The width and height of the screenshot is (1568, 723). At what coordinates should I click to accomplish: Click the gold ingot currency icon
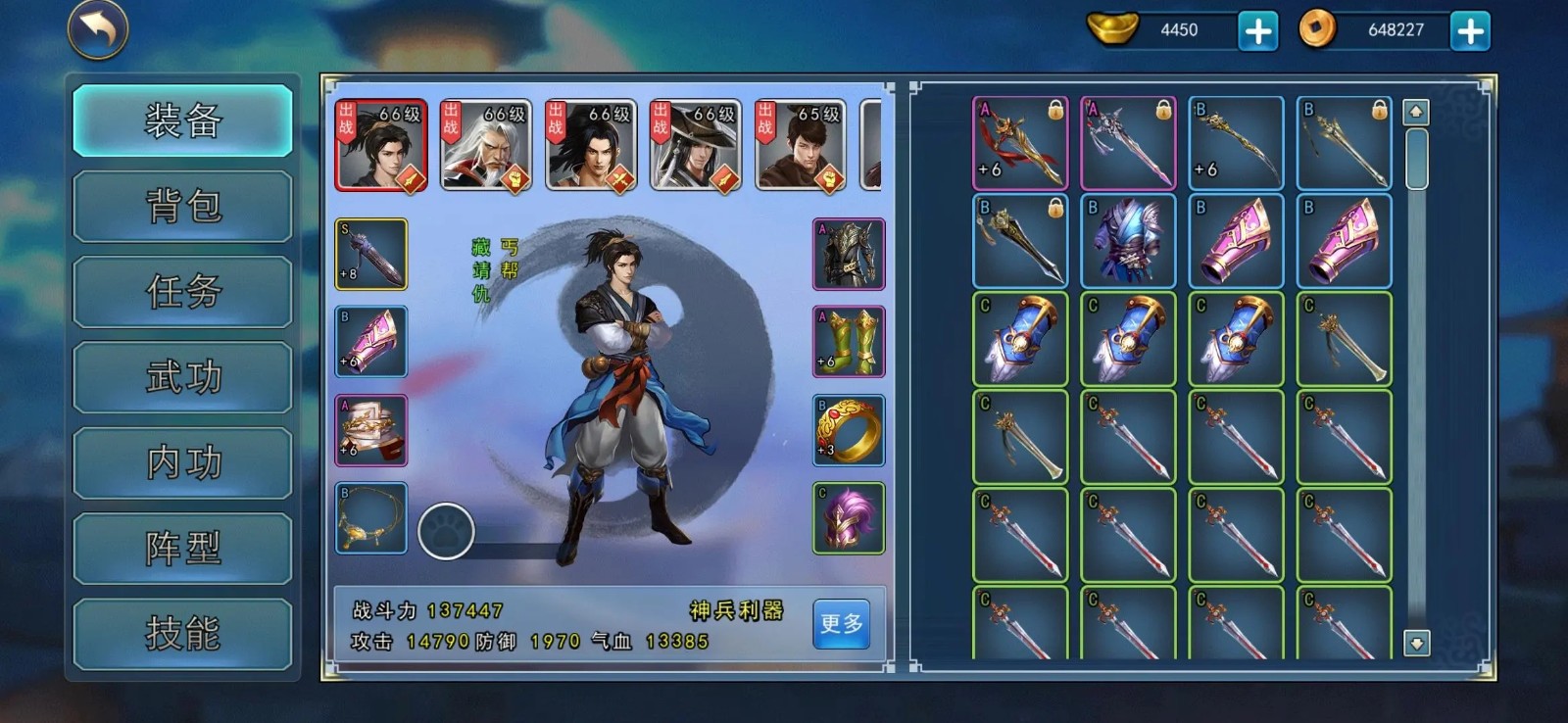[x=1112, y=28]
